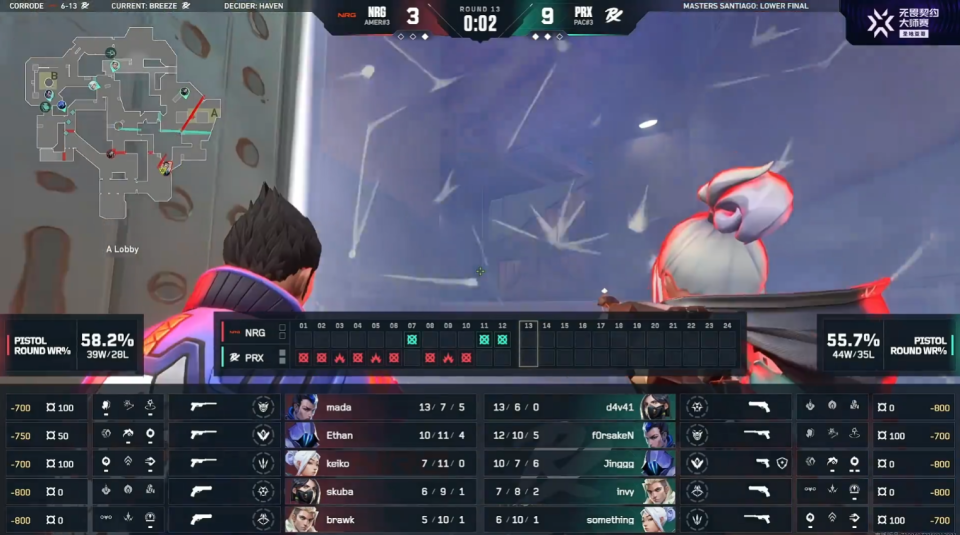The image size is (960, 535).
Task: Choose Ethan in the scoreboard
Action: tap(380, 436)
